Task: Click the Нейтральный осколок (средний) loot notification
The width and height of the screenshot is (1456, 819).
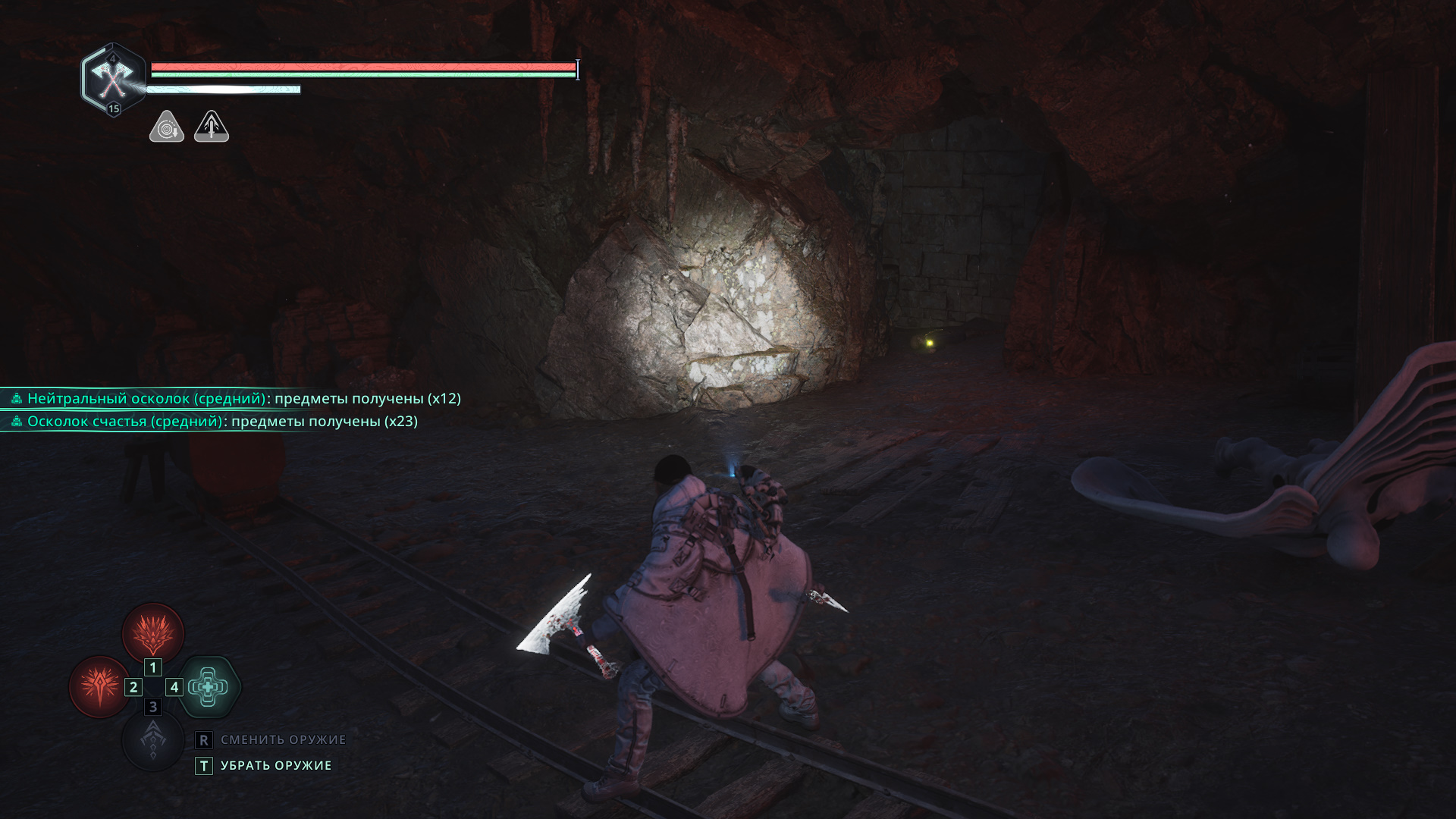Action: [235, 399]
